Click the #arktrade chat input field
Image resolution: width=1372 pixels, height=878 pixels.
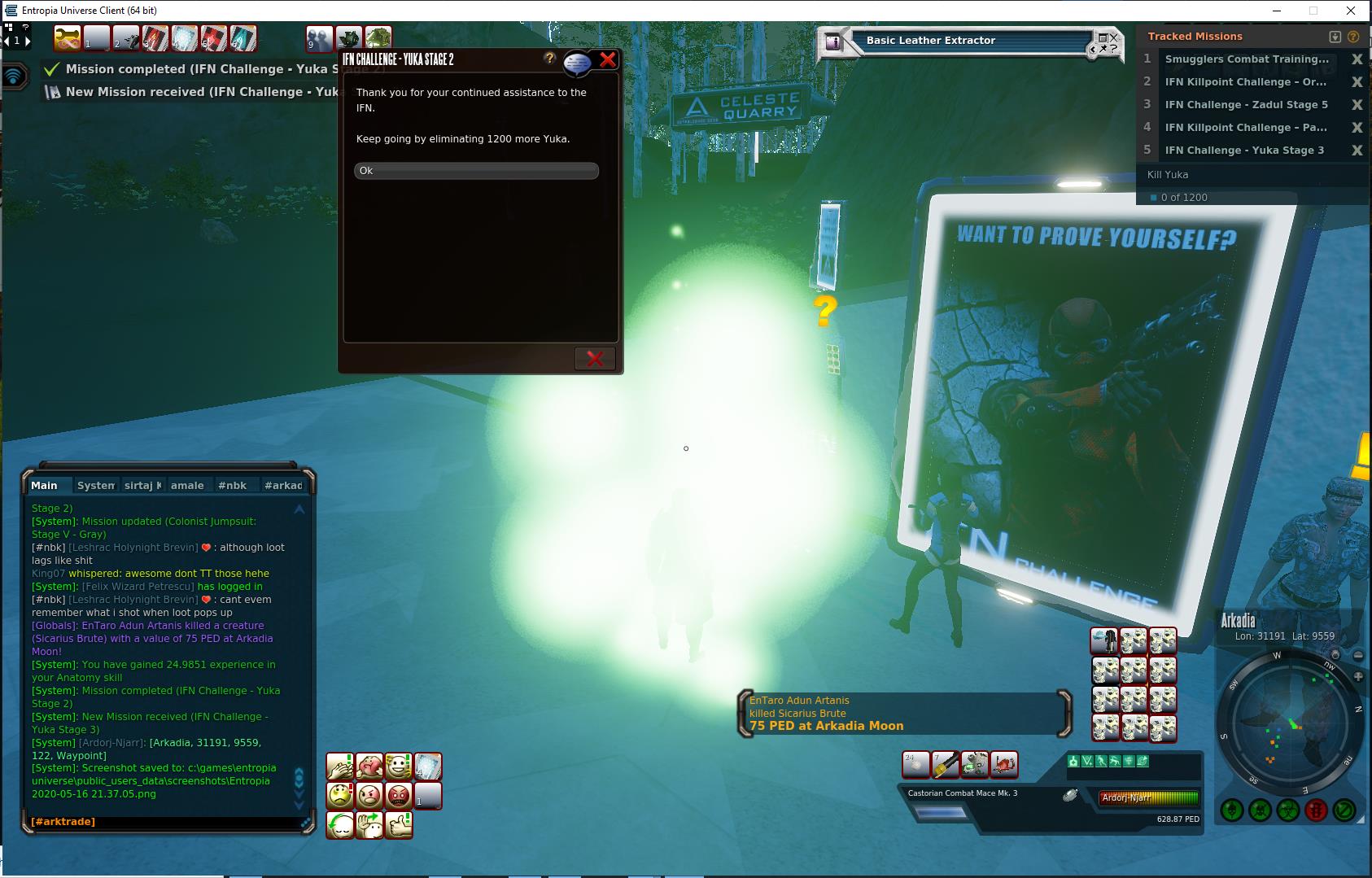[163, 822]
